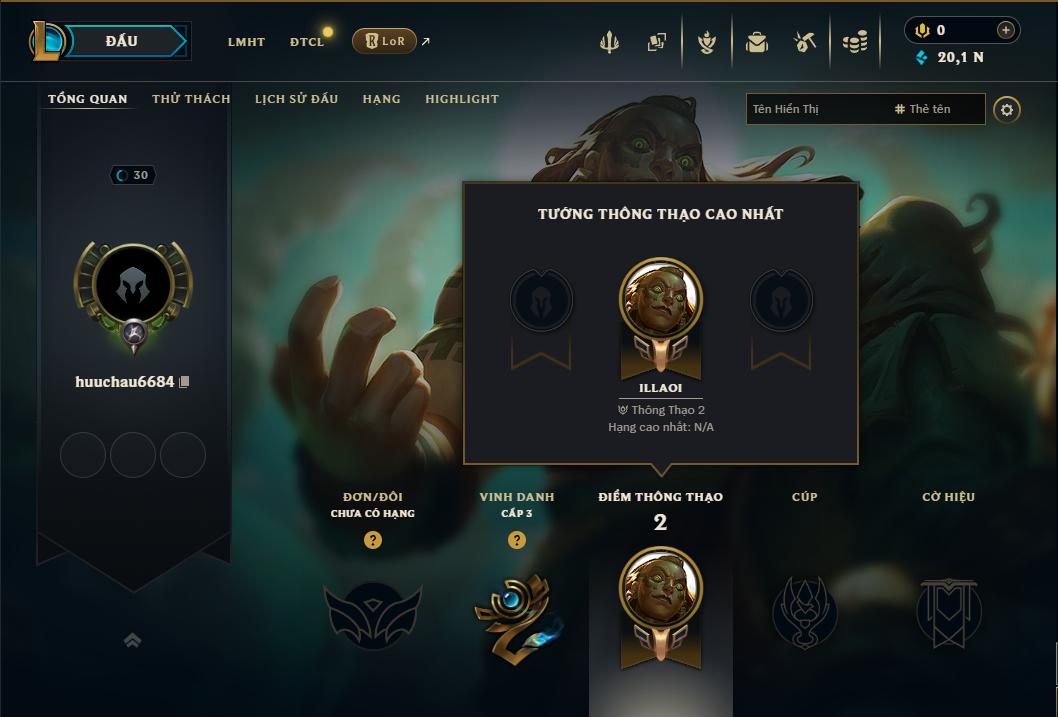The width and height of the screenshot is (1058, 717).
Task: Open profile settings gear button
Action: click(1007, 109)
